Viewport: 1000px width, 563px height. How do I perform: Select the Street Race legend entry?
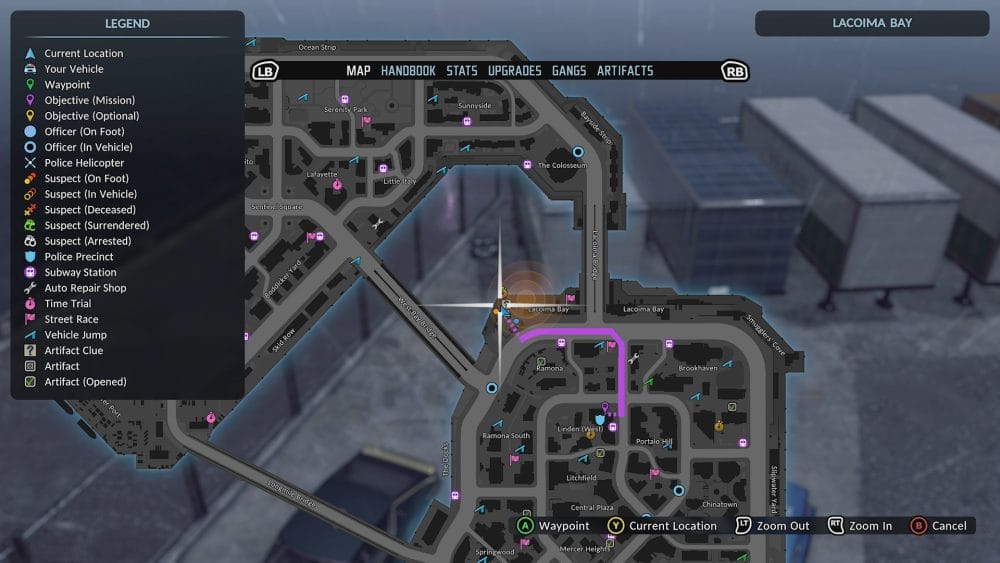(71, 319)
